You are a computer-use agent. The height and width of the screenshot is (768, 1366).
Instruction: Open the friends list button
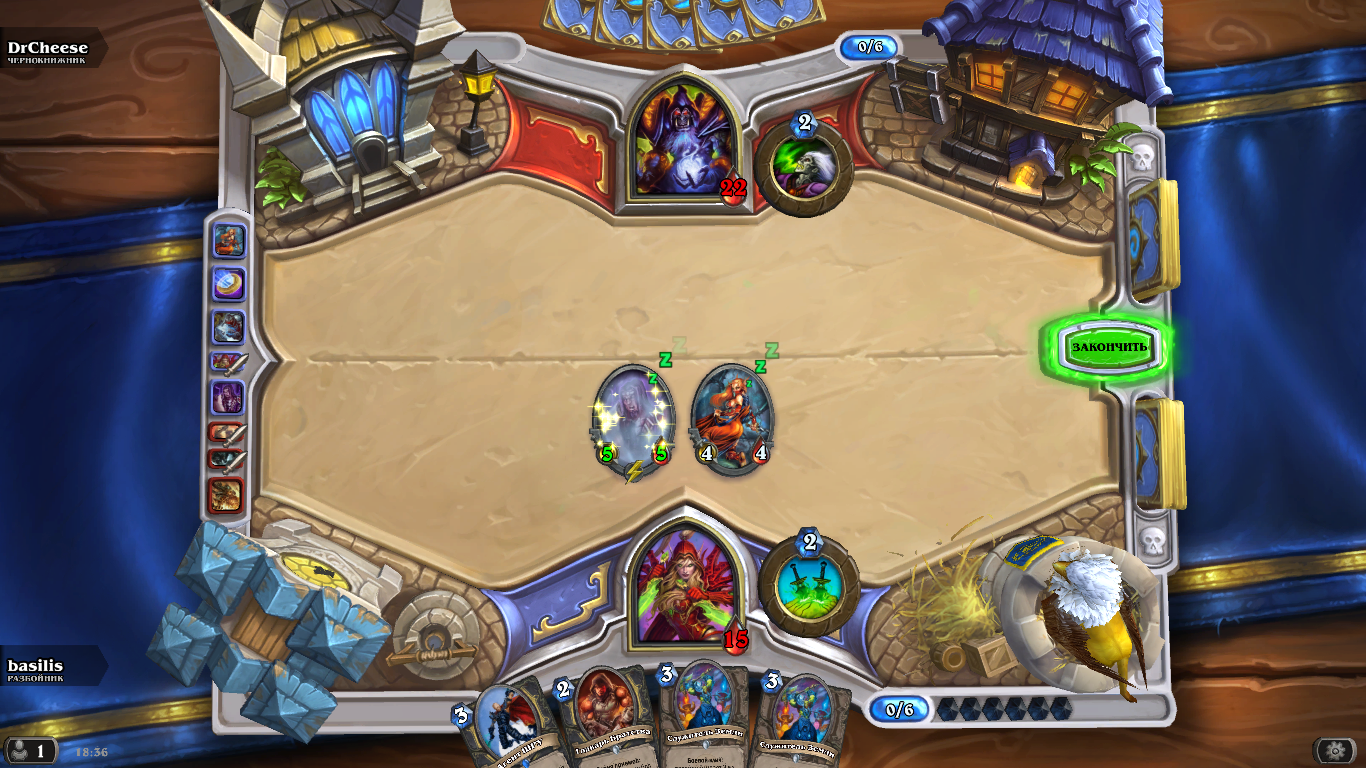point(30,750)
